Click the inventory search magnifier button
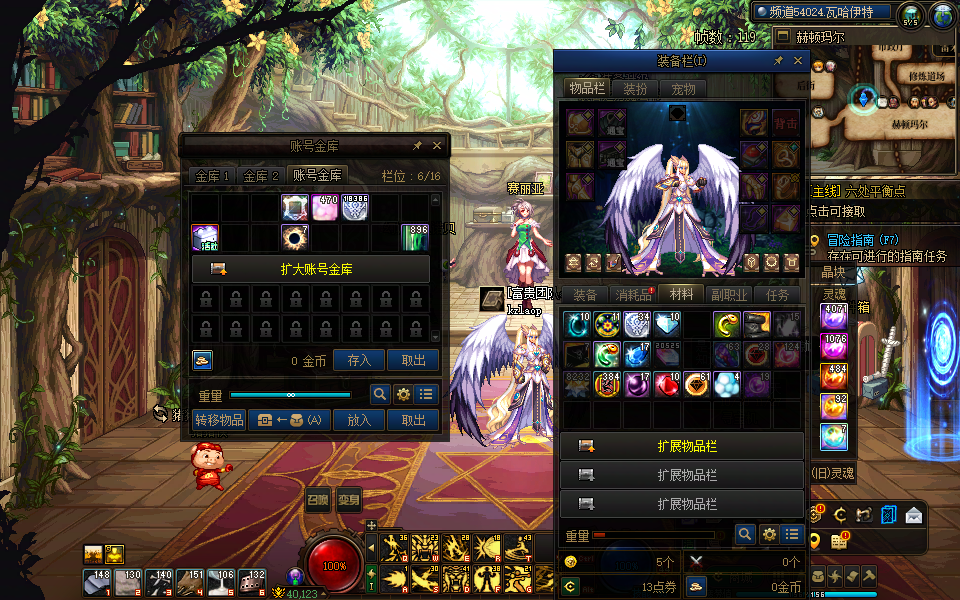 744,535
